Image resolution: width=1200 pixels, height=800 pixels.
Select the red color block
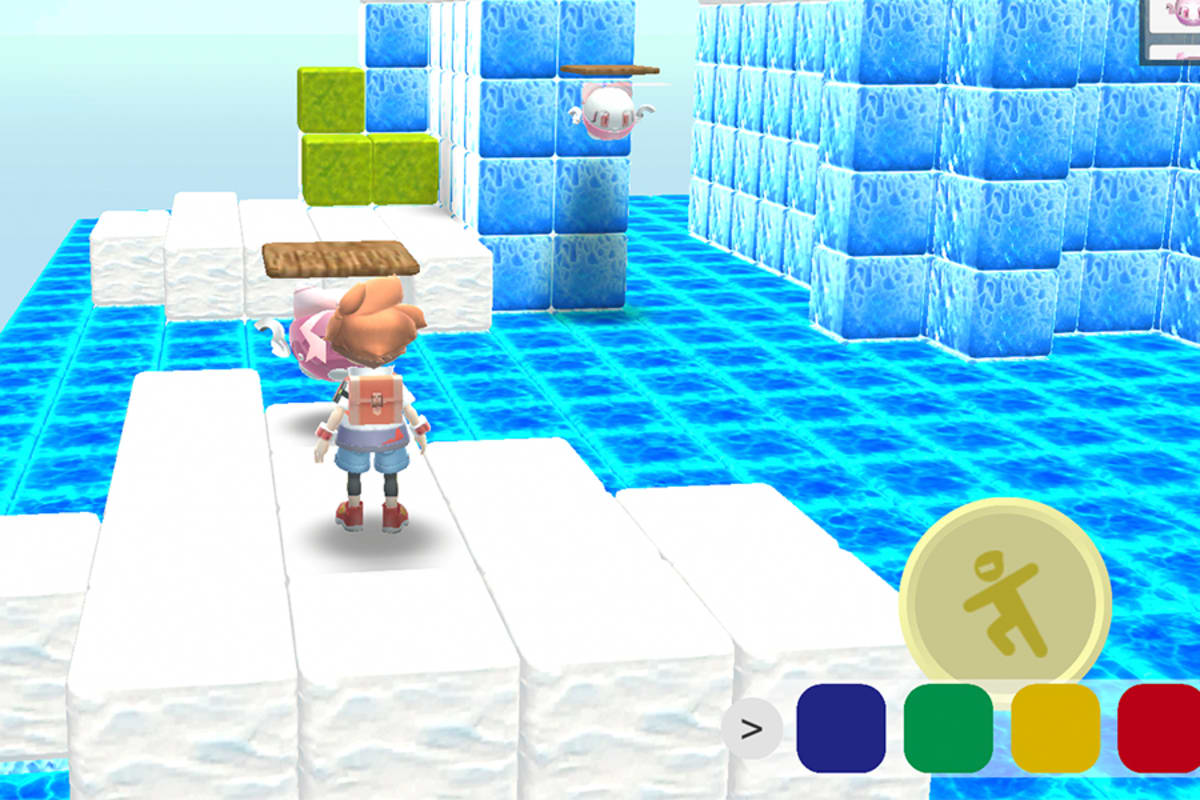(1160, 729)
